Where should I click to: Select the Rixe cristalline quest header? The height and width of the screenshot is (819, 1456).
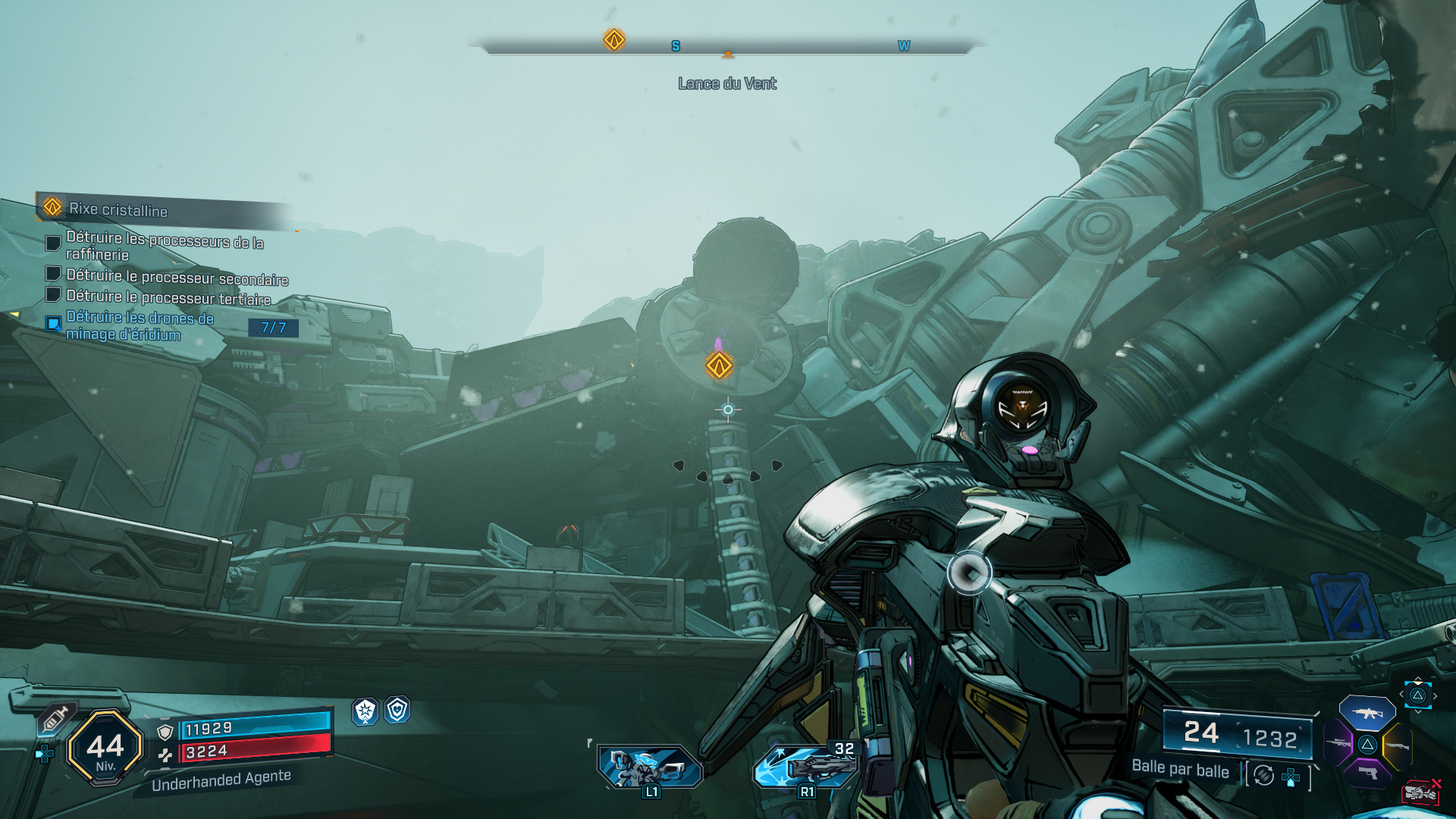point(118,209)
